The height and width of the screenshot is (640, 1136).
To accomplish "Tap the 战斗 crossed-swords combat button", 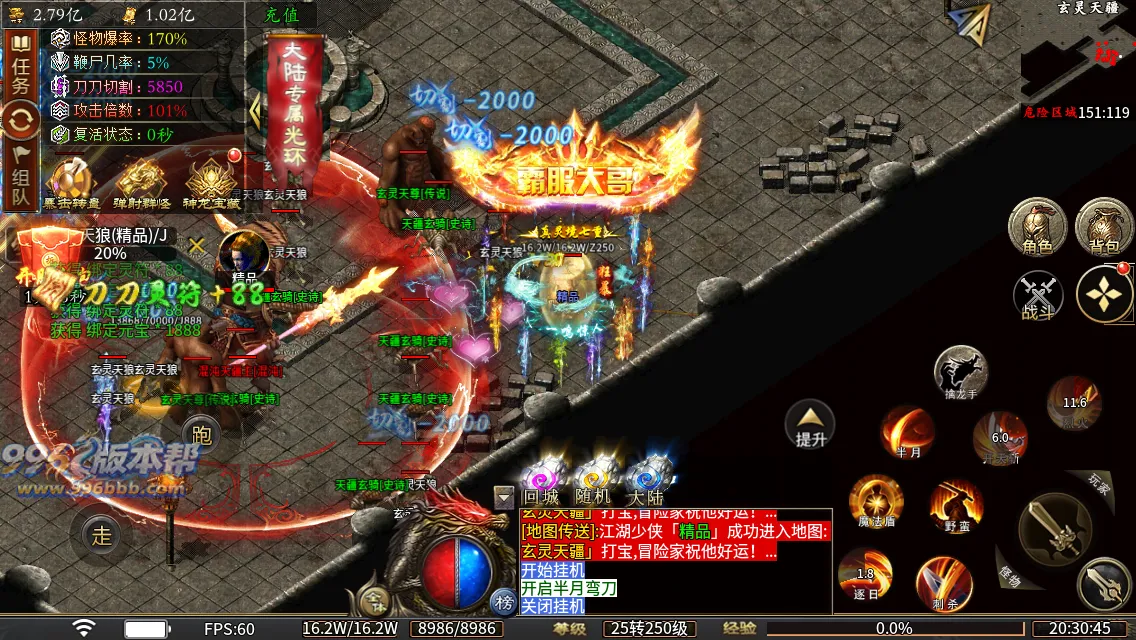I will [x=1038, y=297].
